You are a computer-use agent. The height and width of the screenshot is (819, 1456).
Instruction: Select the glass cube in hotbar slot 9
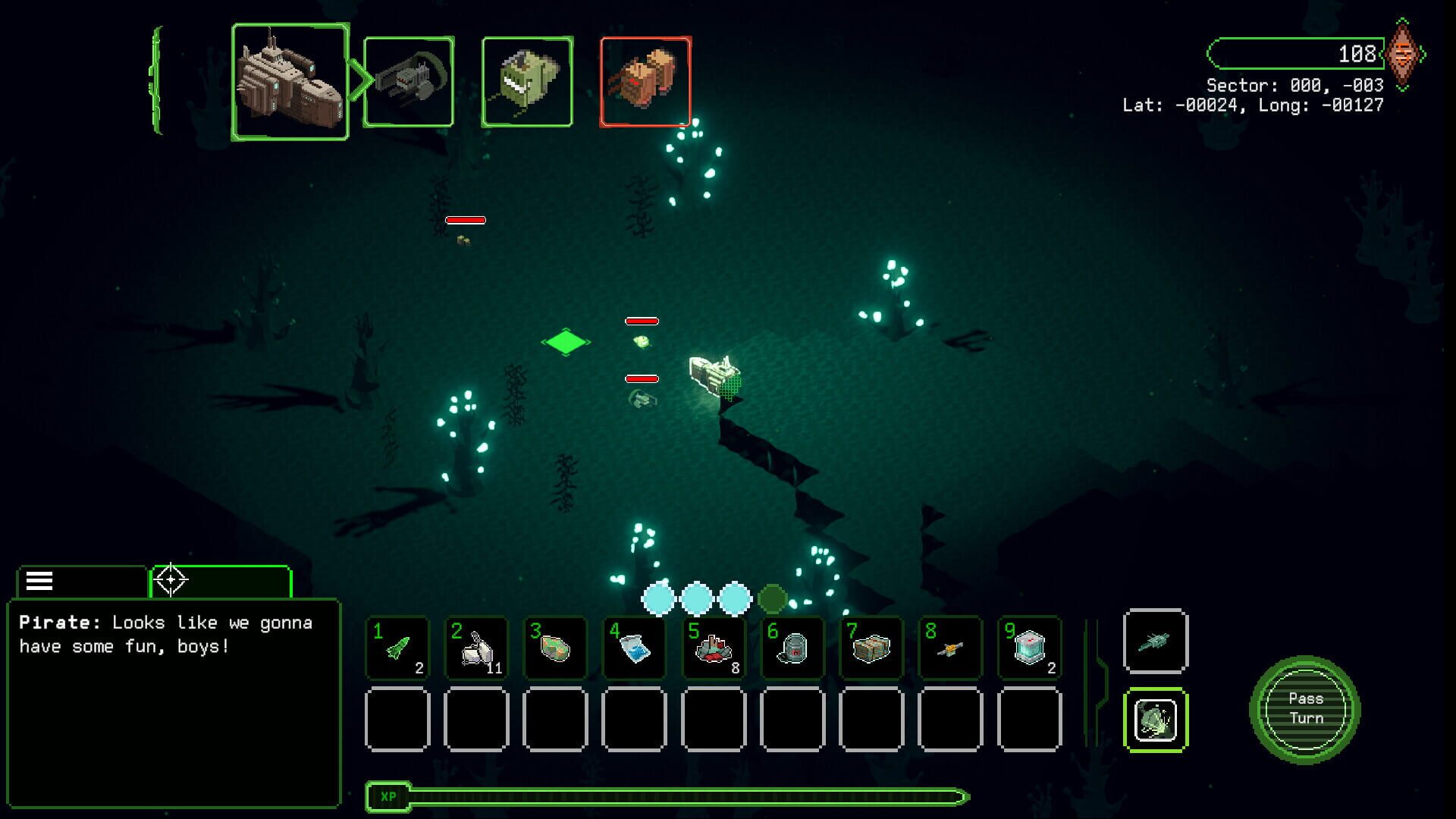click(x=1028, y=648)
